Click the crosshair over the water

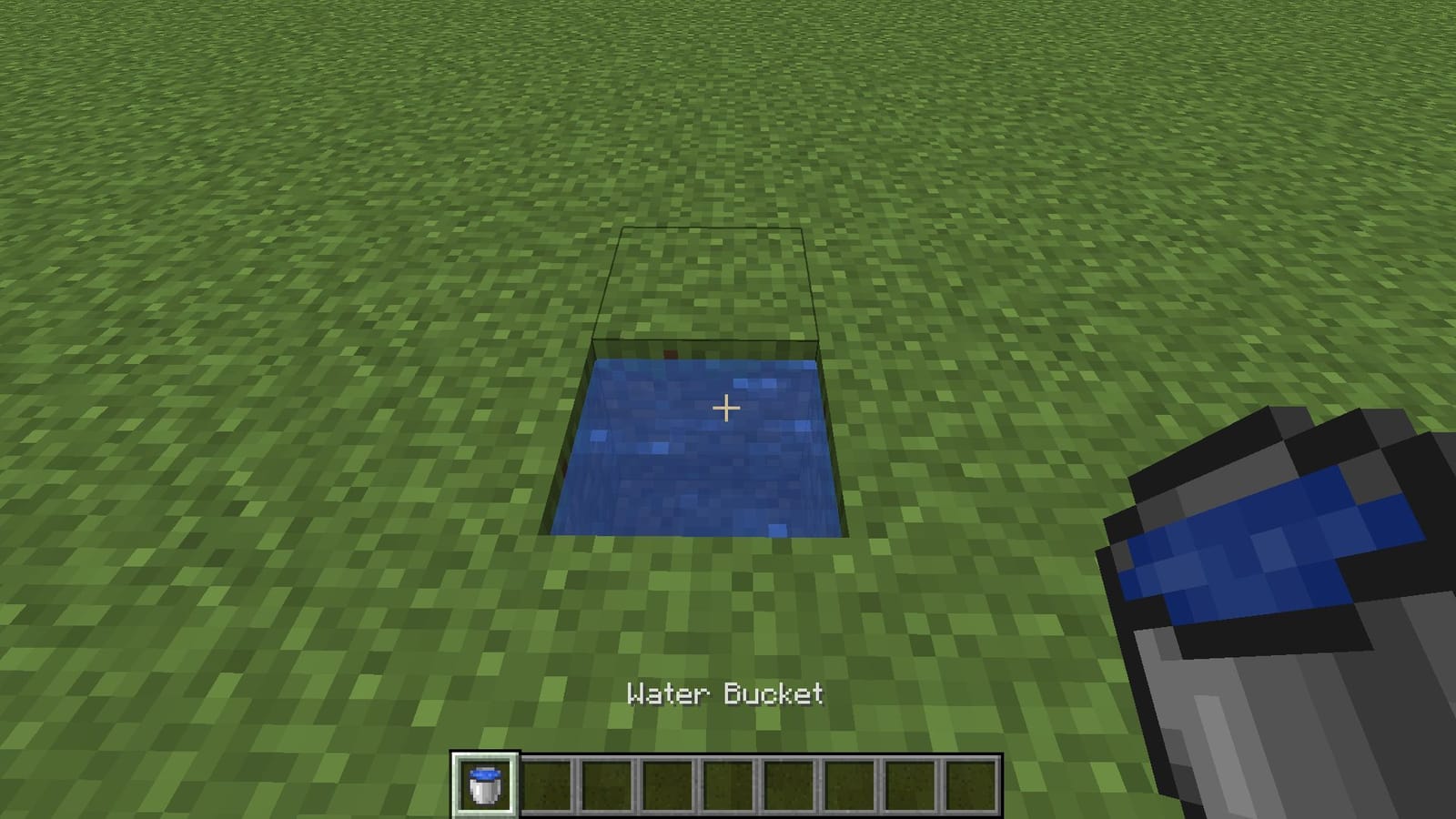(x=725, y=409)
